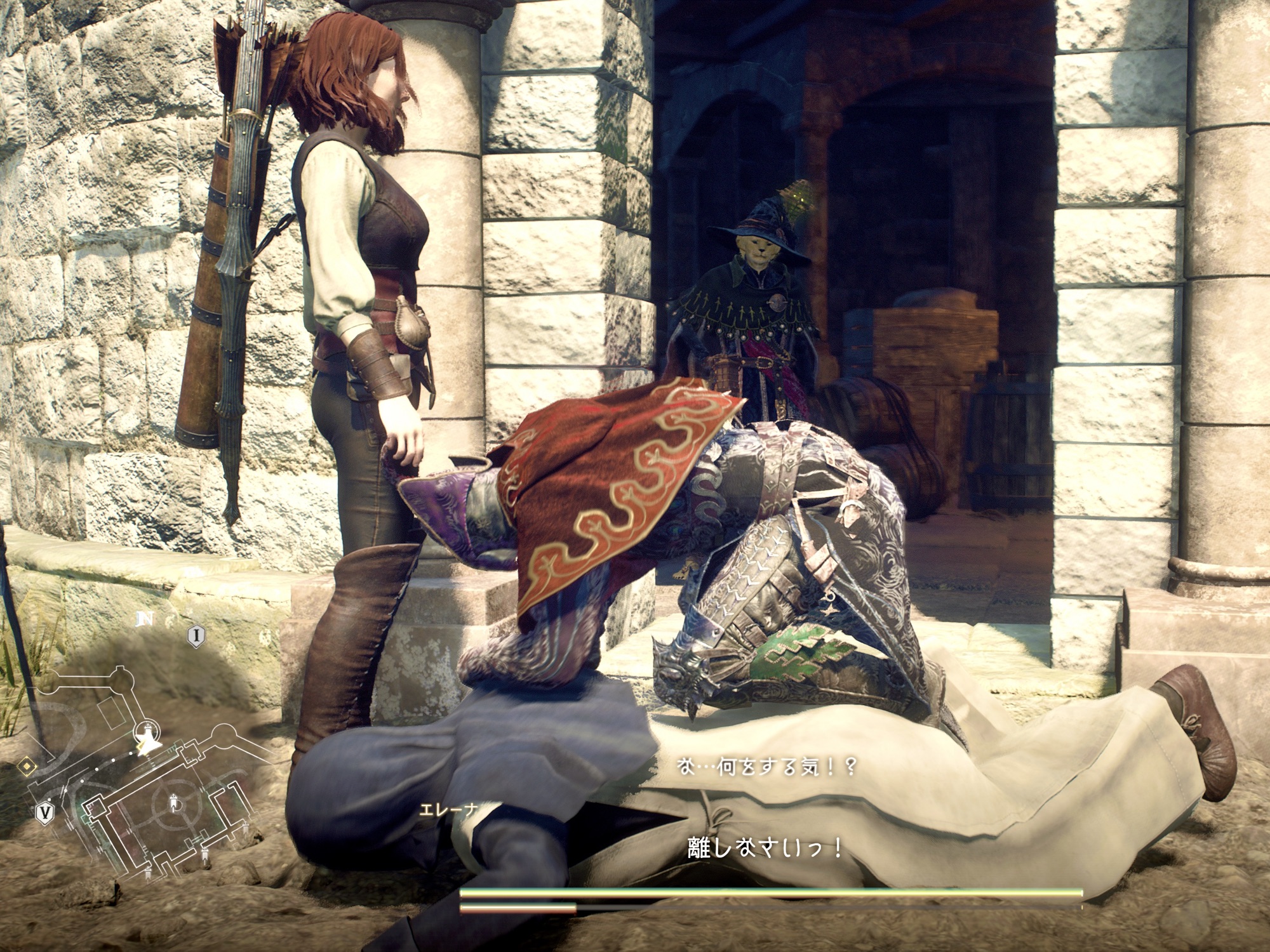Click the yellow diamond quest marker
The image size is (1270, 952).
(26, 768)
